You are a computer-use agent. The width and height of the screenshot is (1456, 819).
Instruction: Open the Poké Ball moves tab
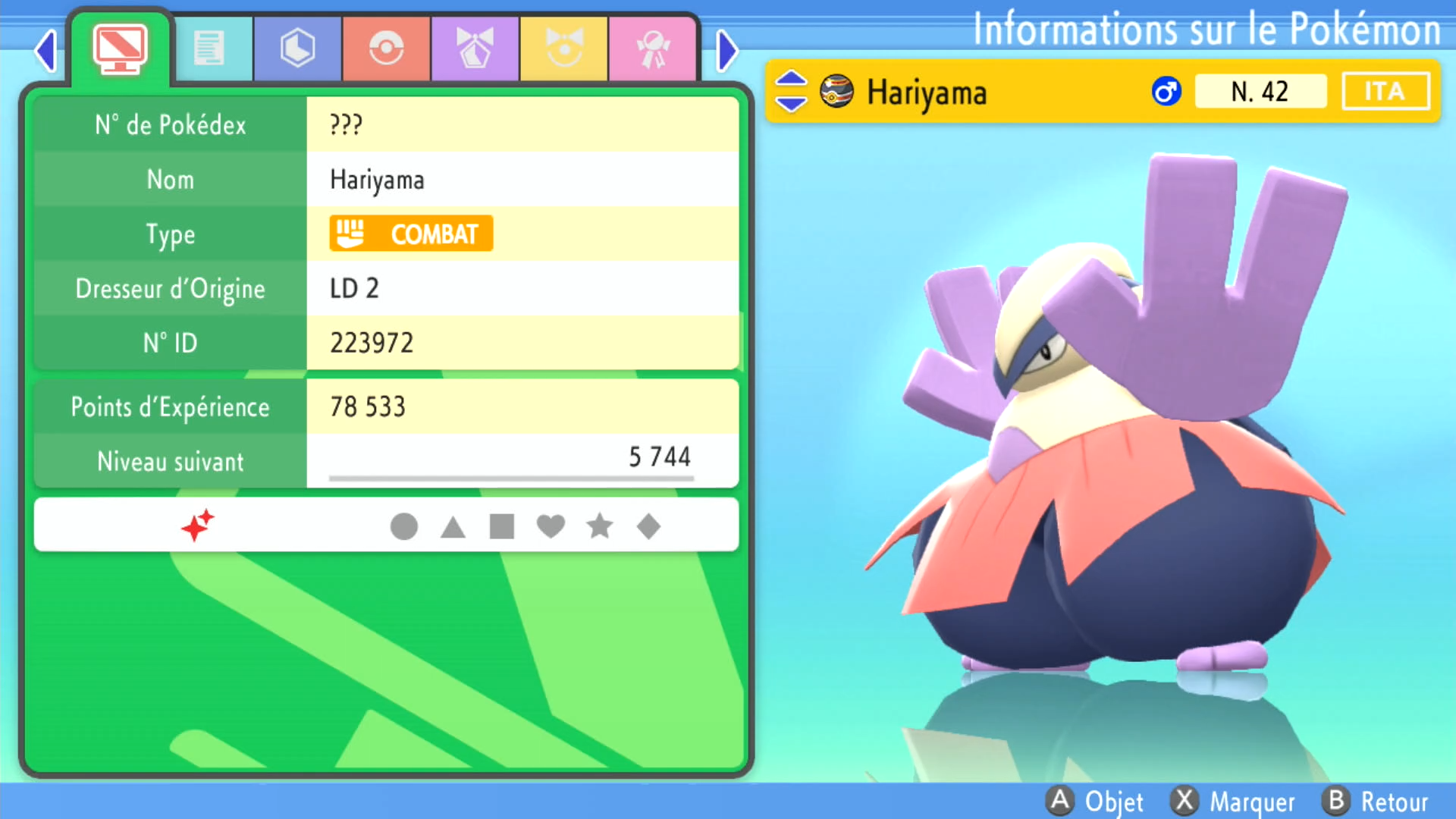[386, 49]
